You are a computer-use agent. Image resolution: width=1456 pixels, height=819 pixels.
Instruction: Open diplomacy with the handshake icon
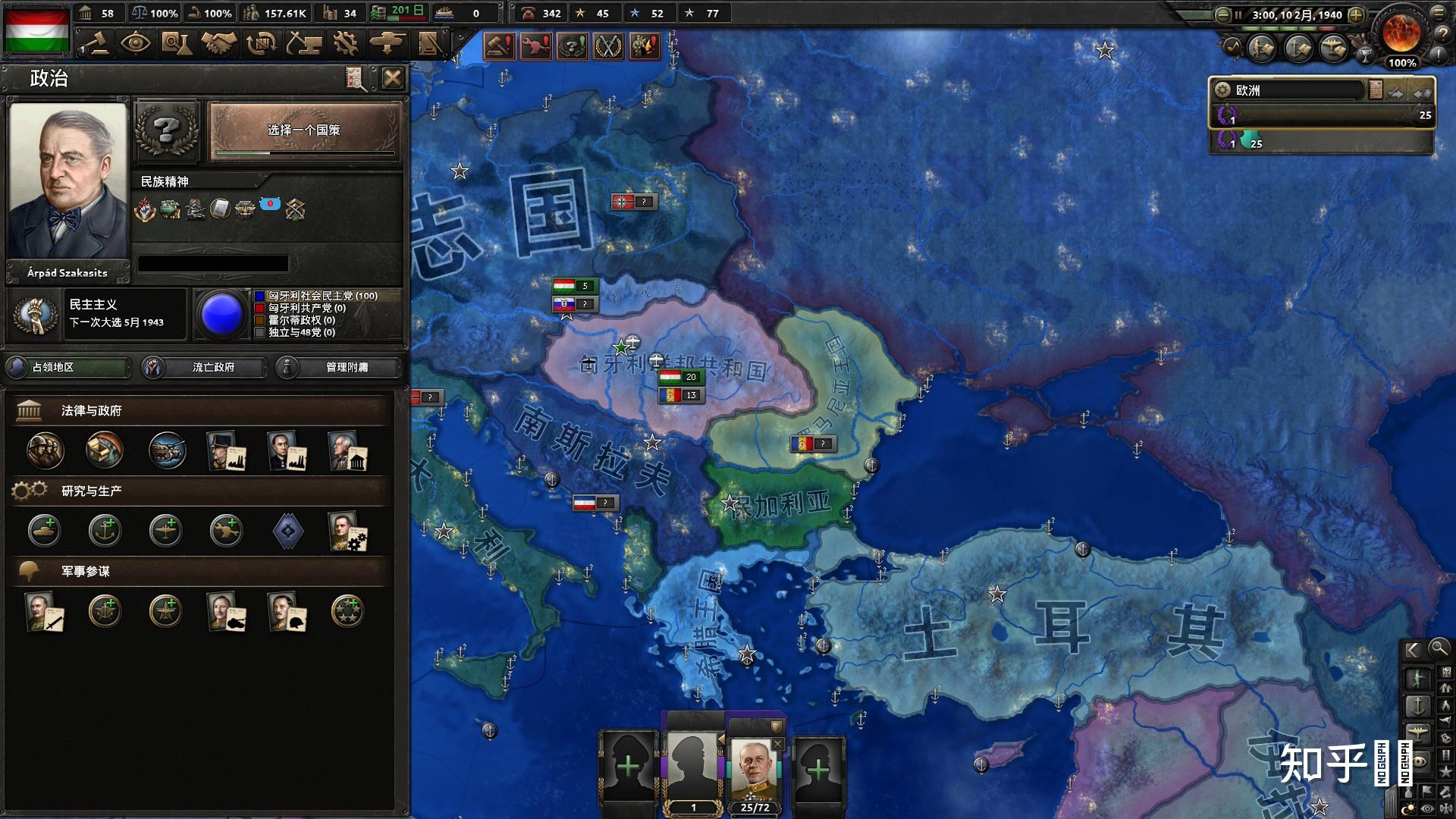[219, 44]
